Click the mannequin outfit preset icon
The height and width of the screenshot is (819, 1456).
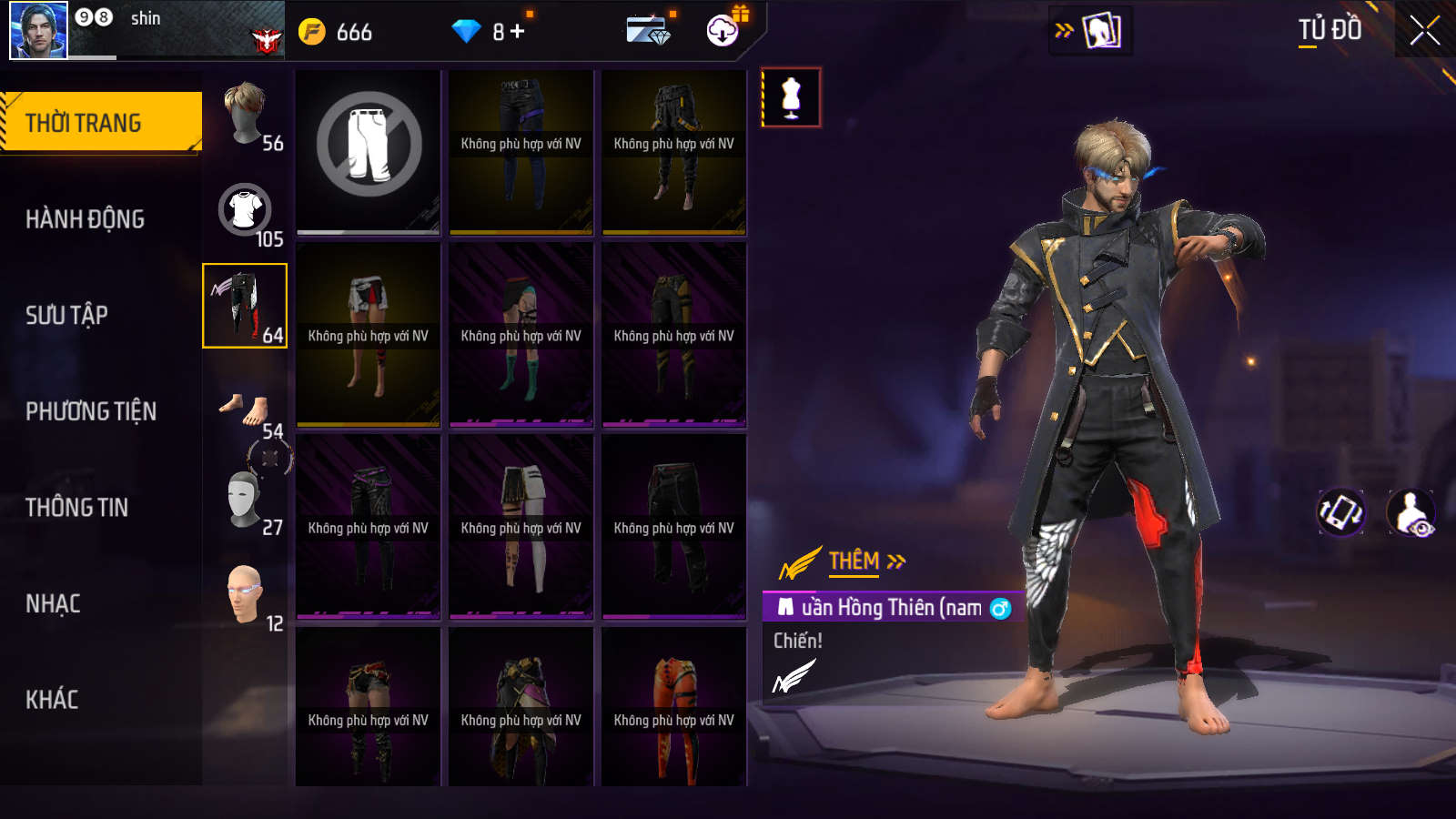[x=791, y=97]
